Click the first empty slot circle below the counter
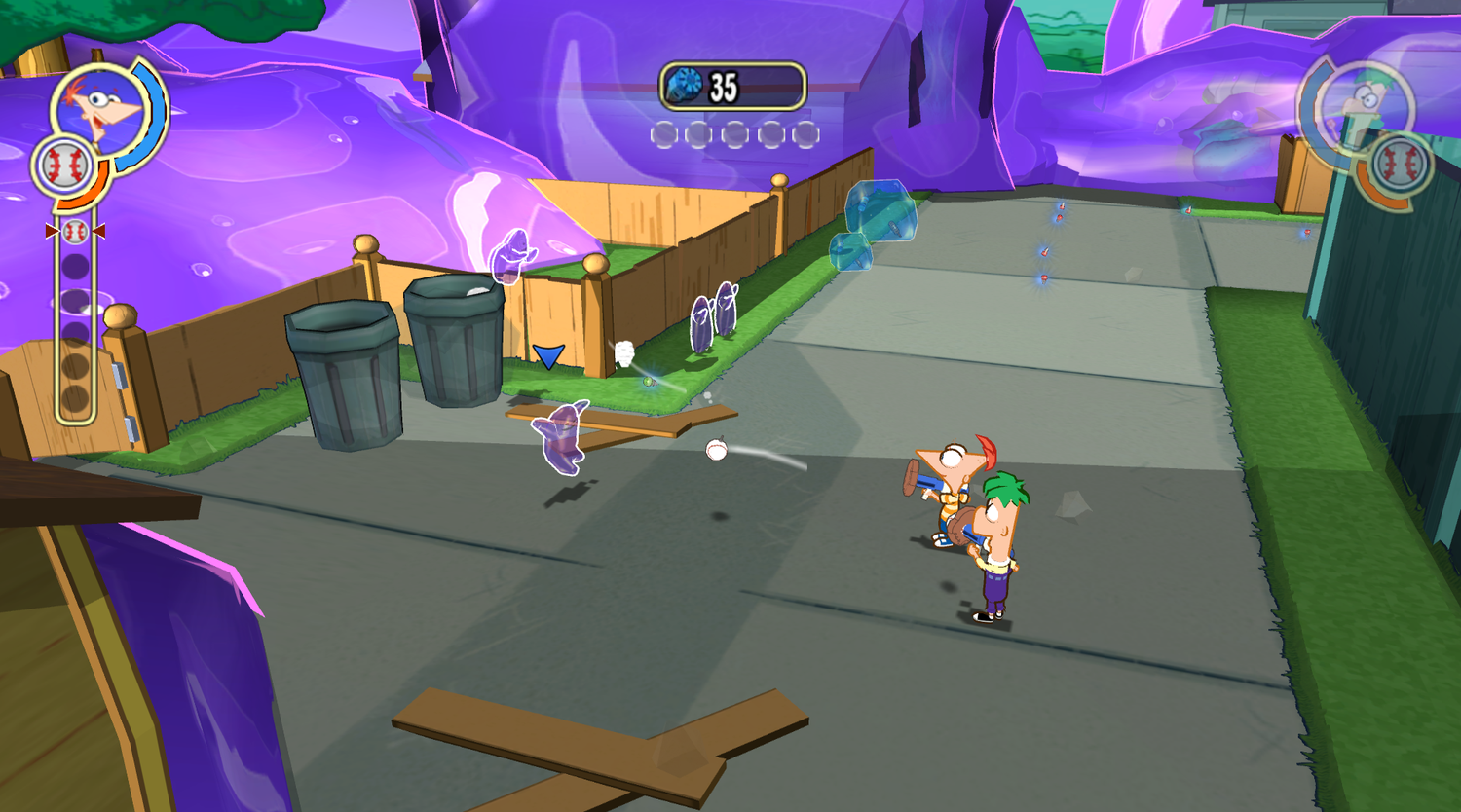This screenshot has height=812, width=1461. pyautogui.click(x=665, y=134)
